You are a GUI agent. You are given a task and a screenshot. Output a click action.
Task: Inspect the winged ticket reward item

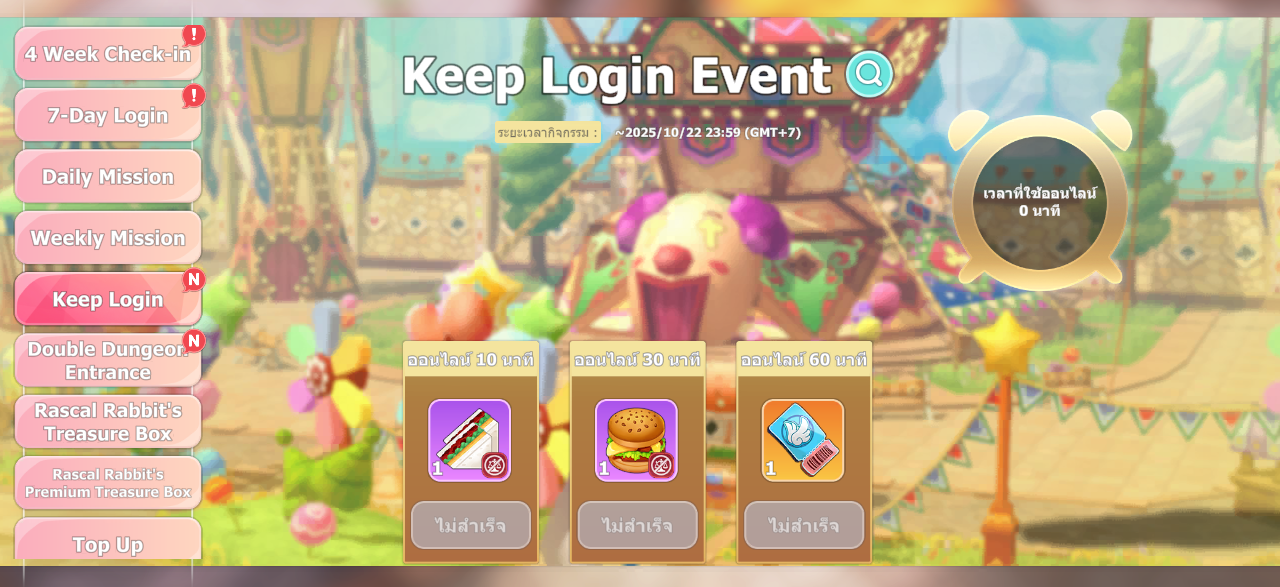click(803, 440)
